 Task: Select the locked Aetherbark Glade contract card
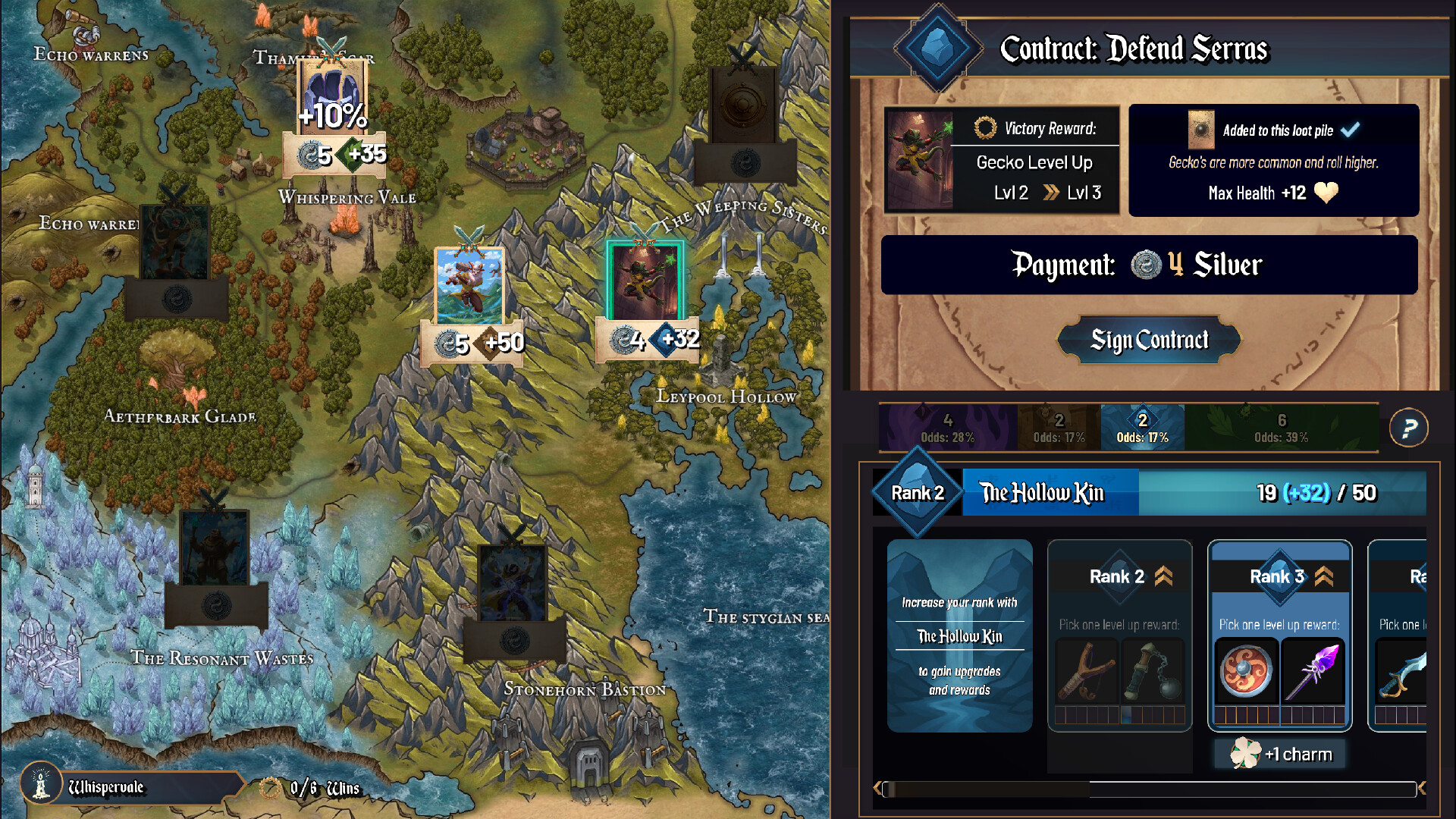point(176,243)
